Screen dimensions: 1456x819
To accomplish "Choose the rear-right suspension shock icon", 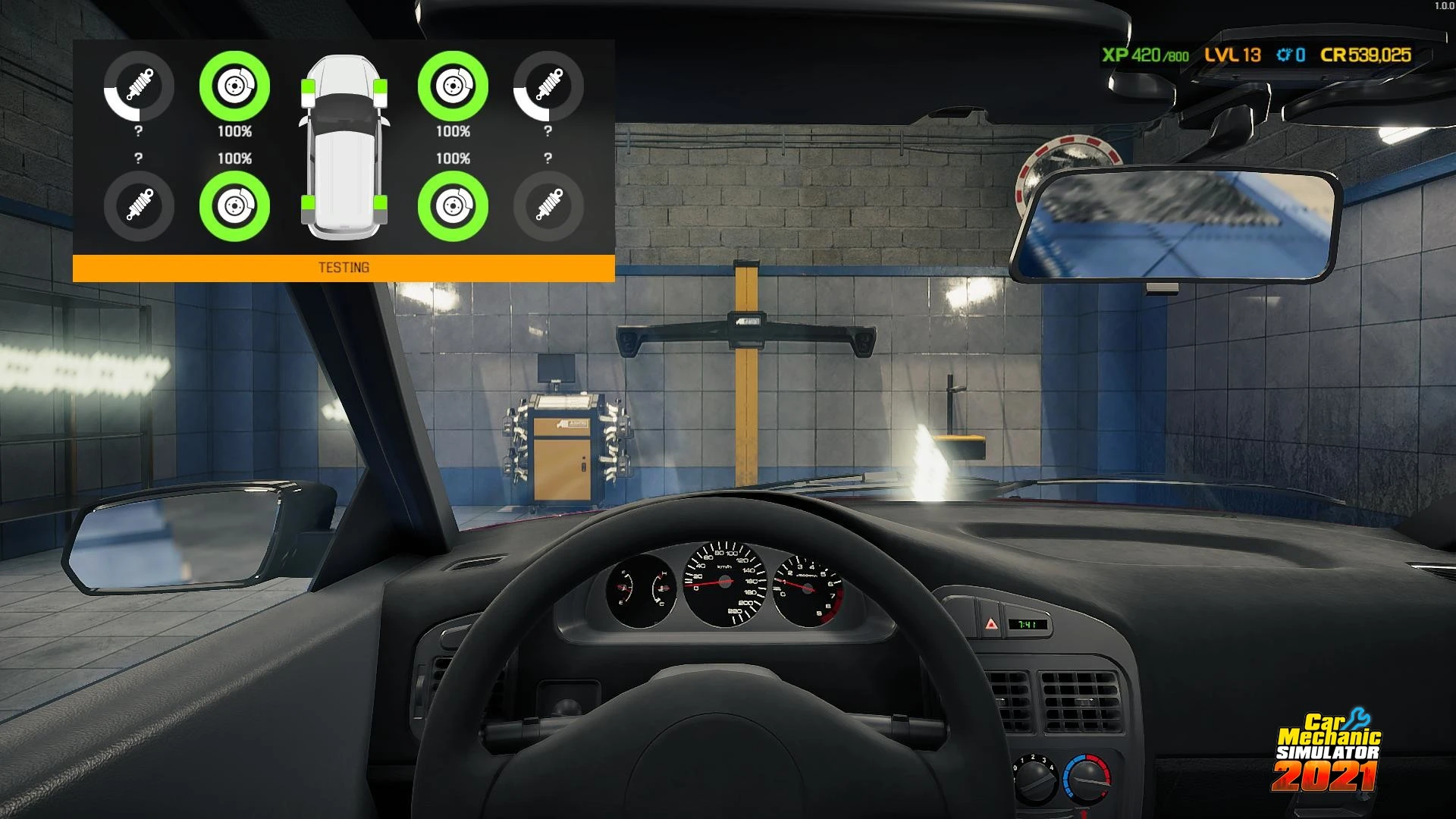I will coord(548,206).
